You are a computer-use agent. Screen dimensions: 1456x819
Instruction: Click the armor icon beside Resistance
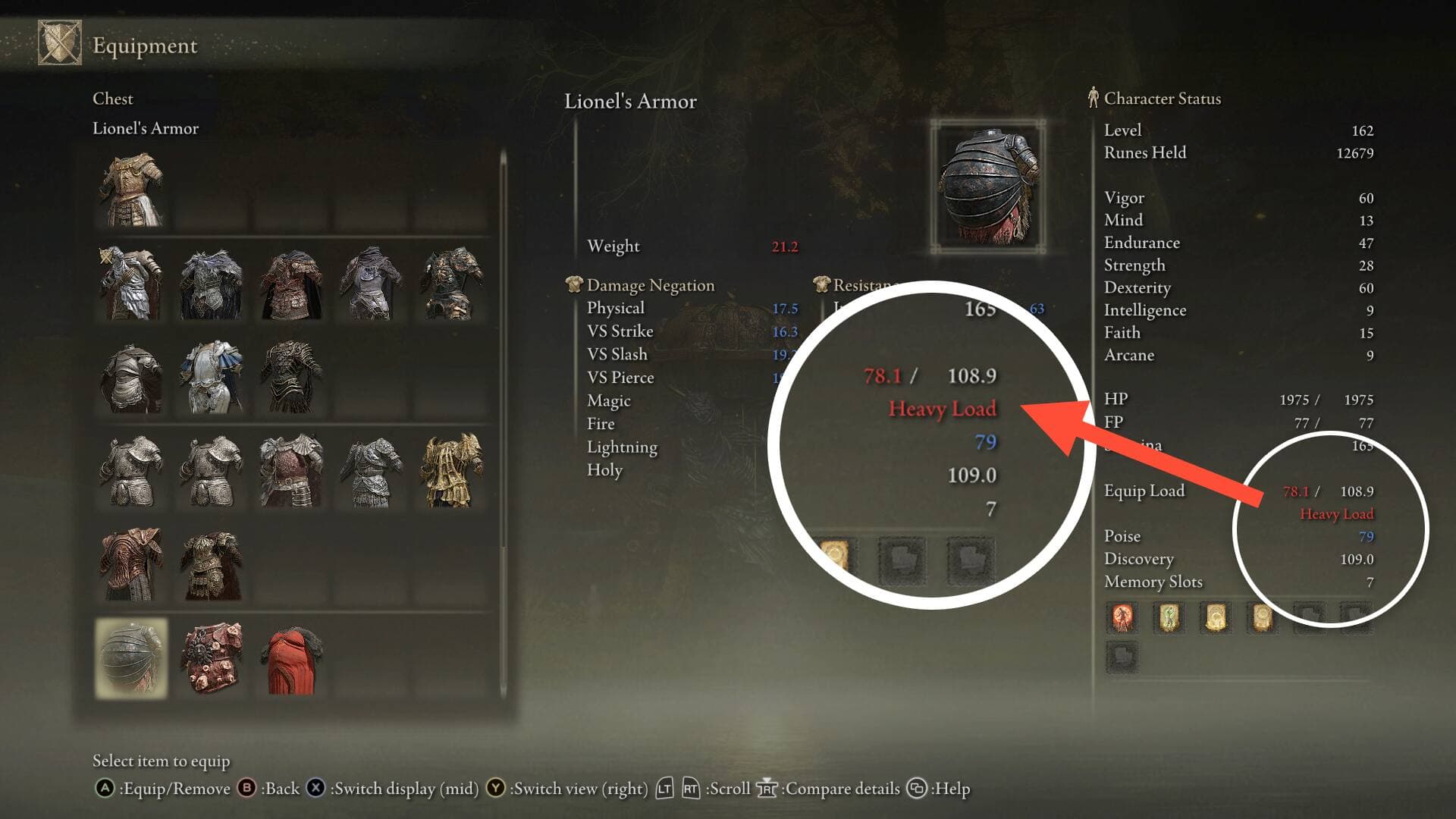click(x=821, y=285)
